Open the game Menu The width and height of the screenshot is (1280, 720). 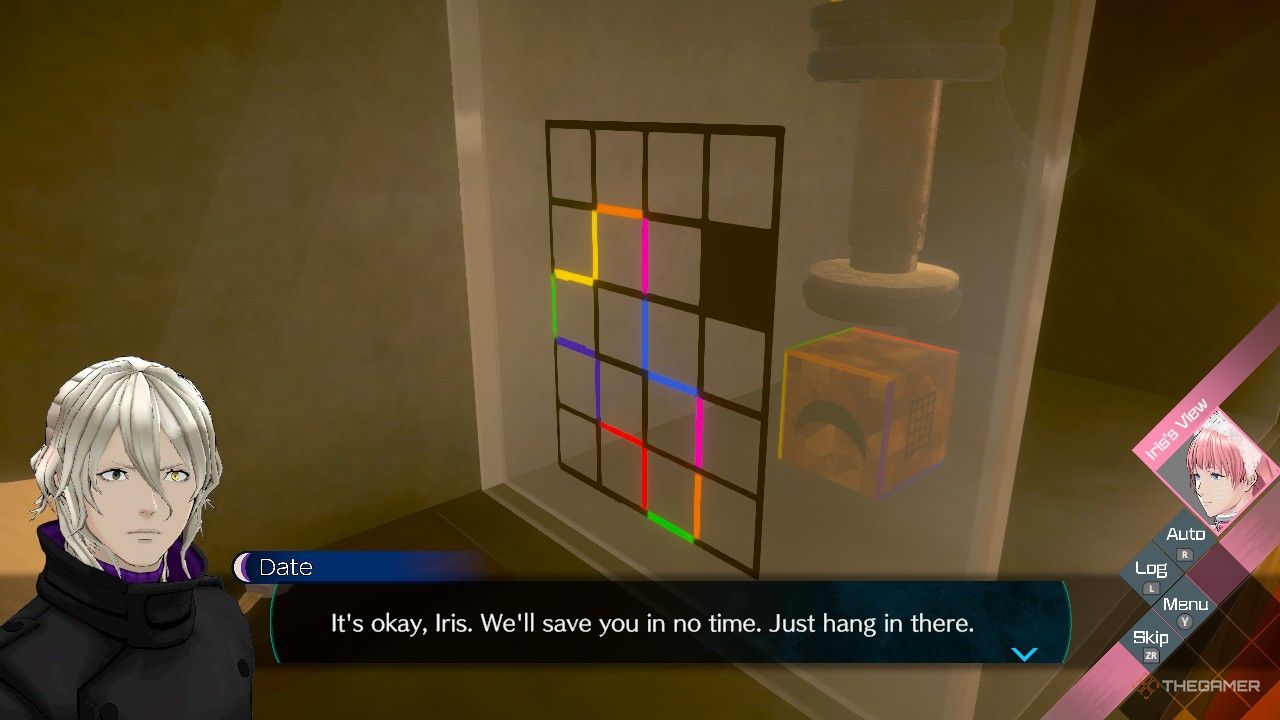click(1185, 605)
